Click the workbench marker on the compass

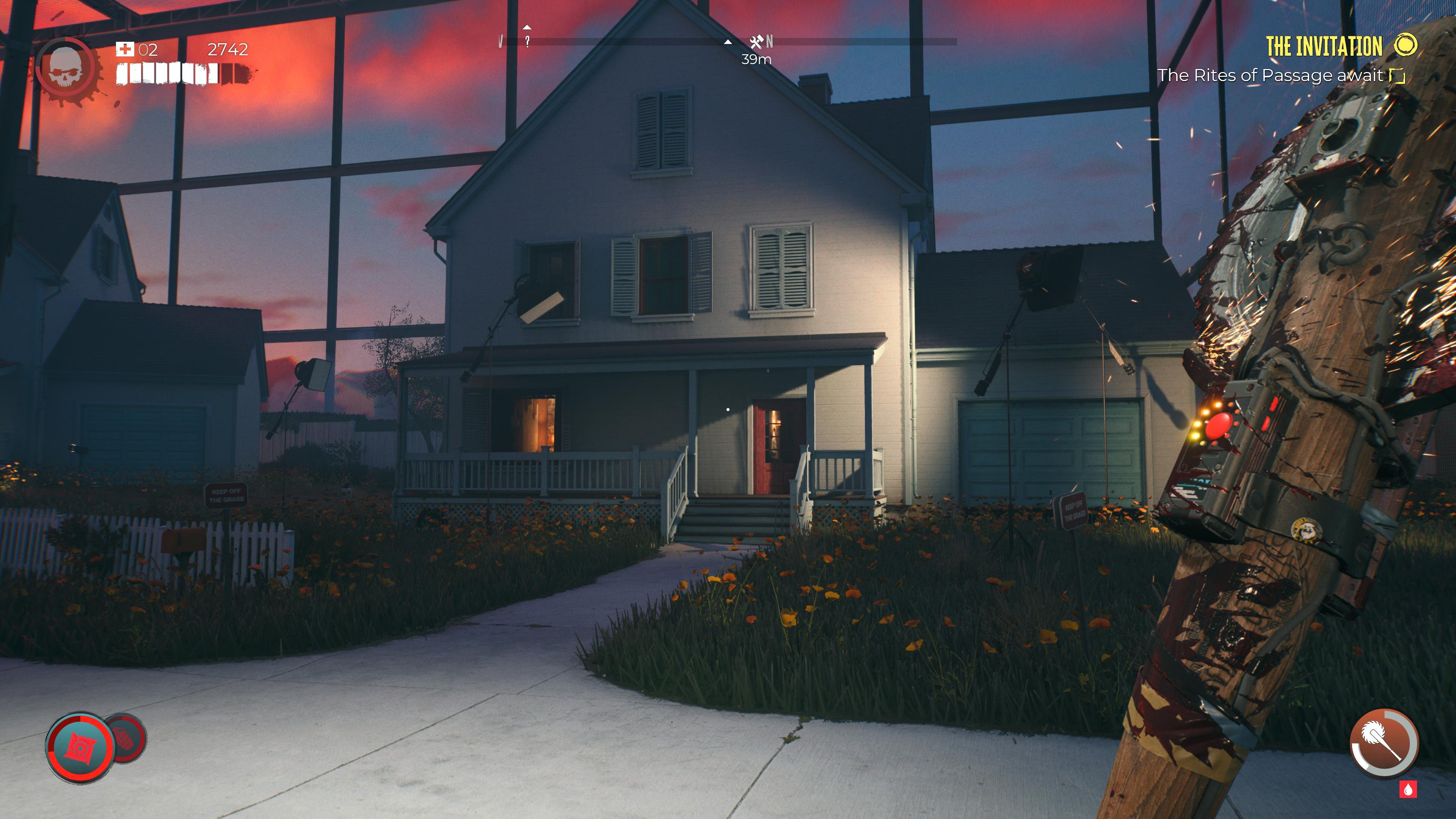(756, 42)
